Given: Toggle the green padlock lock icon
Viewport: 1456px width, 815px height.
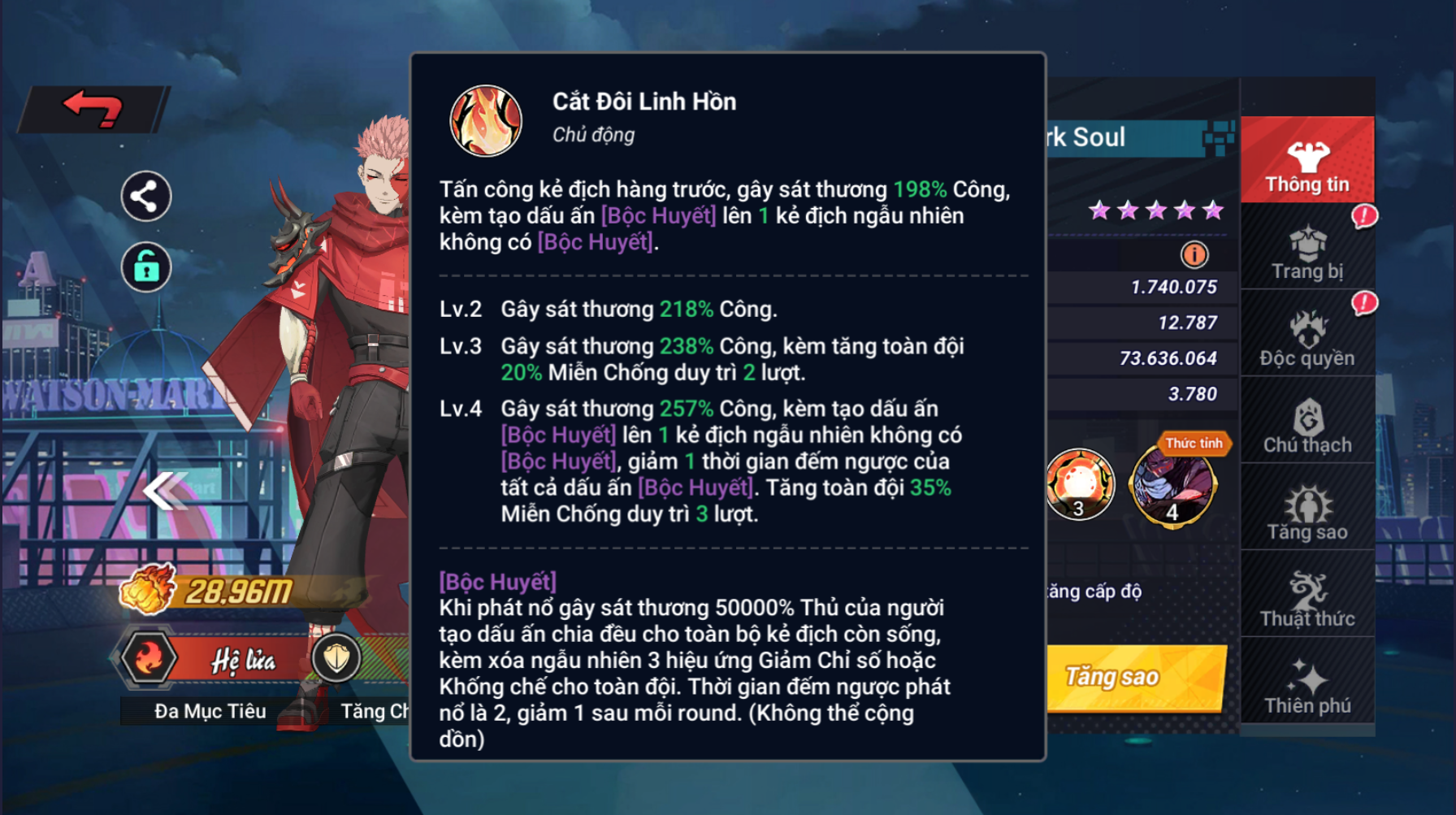Looking at the screenshot, I should tap(146, 267).
